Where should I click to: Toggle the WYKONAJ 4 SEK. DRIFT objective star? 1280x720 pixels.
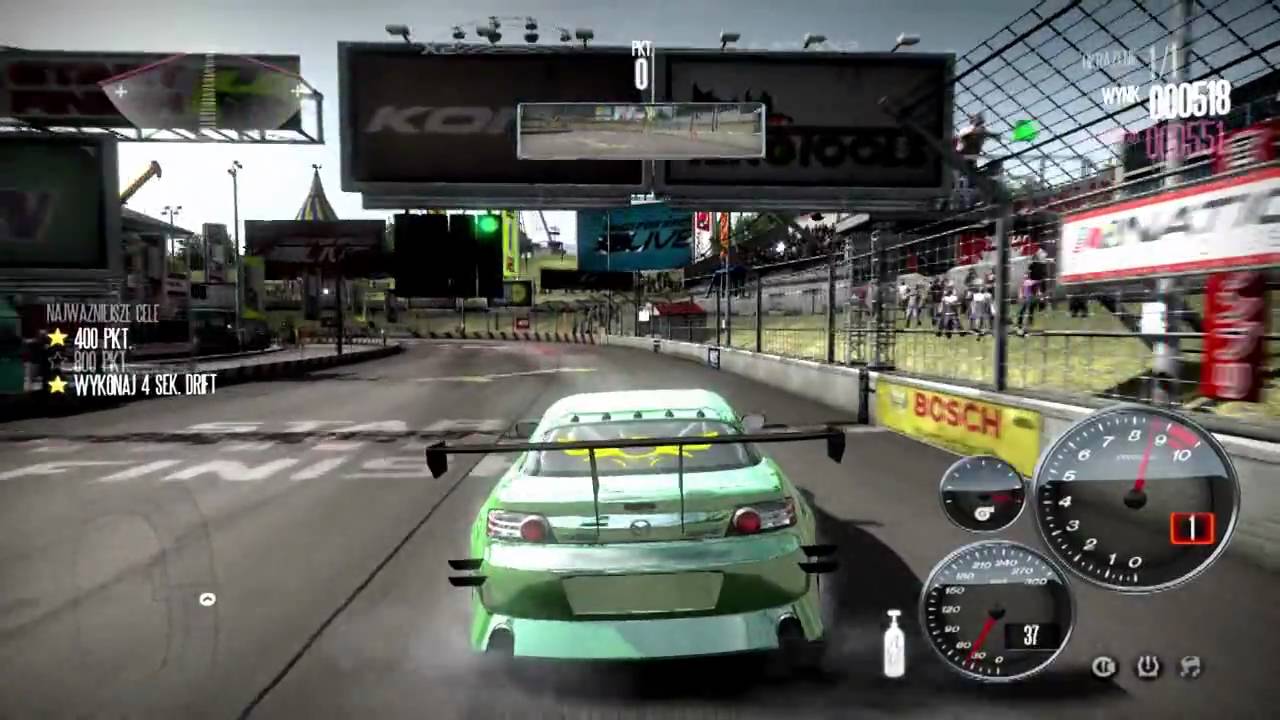[55, 383]
